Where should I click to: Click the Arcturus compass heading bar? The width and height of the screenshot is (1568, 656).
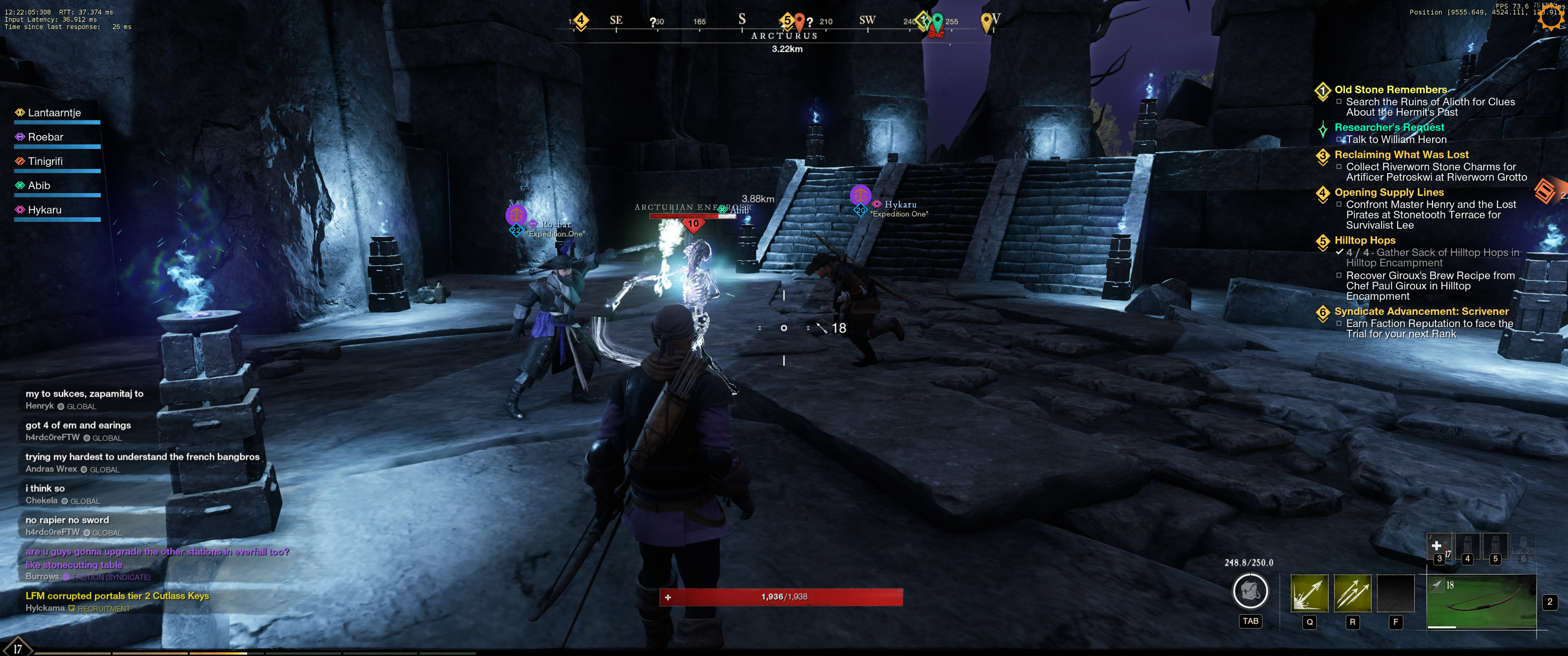(784, 35)
